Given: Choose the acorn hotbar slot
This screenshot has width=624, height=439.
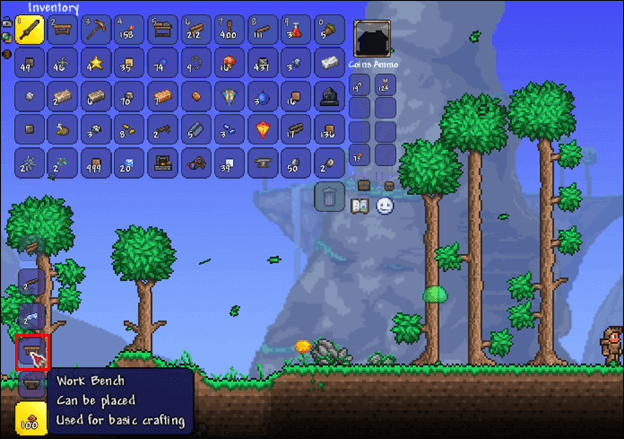Looking at the screenshot, I should click(x=329, y=31).
